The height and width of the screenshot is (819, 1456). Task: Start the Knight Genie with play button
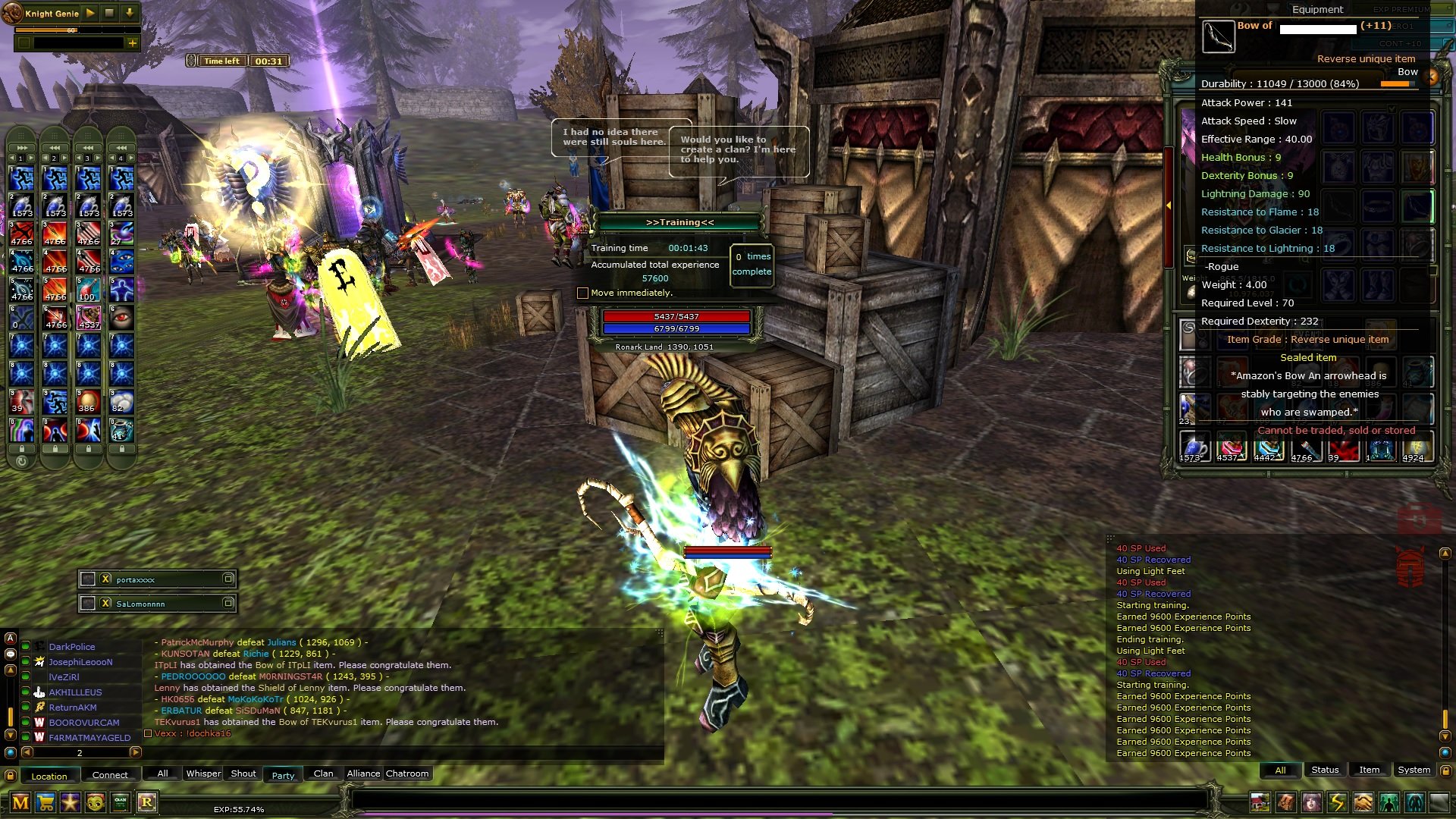click(x=90, y=13)
